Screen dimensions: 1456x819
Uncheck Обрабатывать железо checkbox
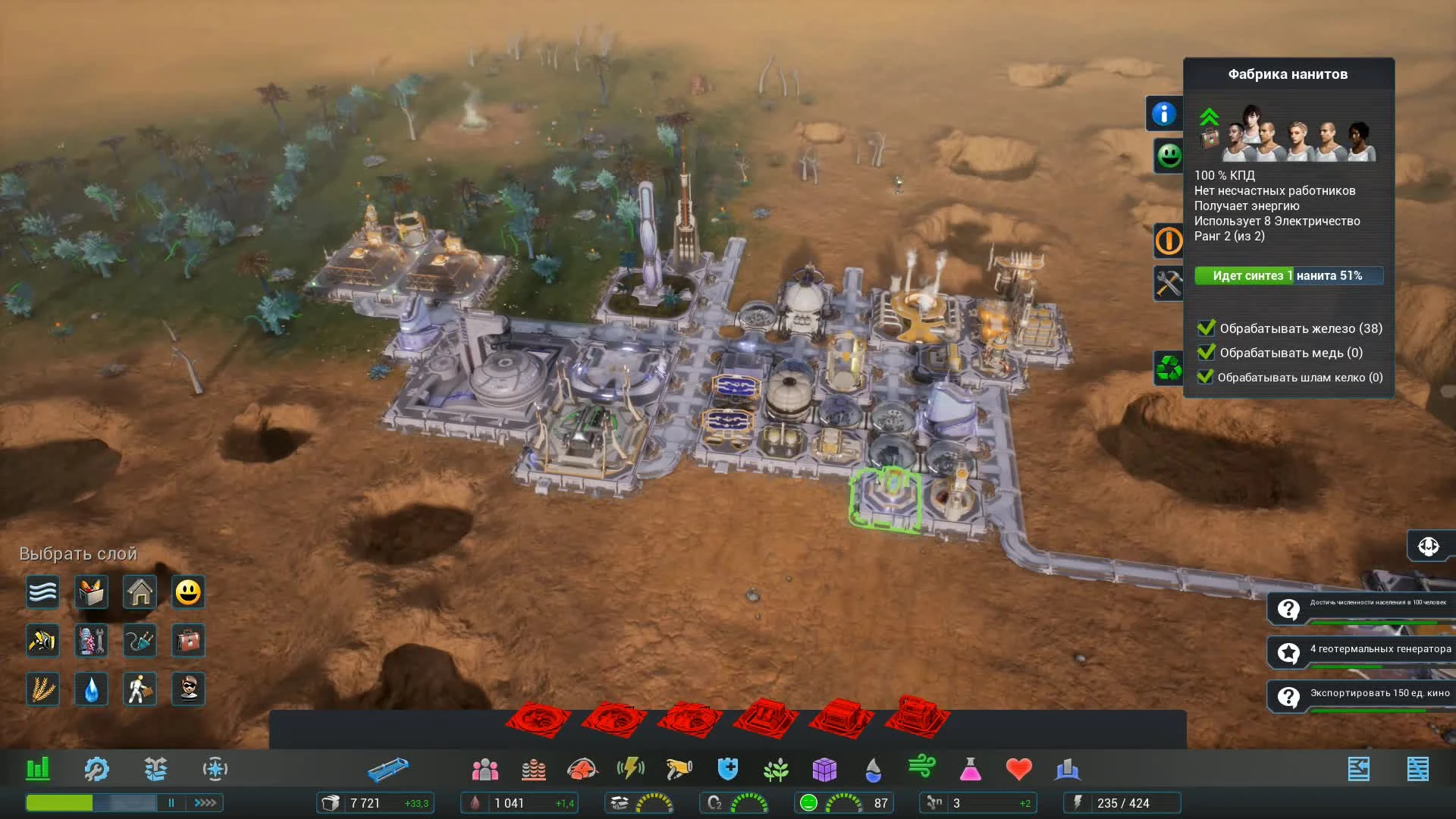[x=1207, y=328]
